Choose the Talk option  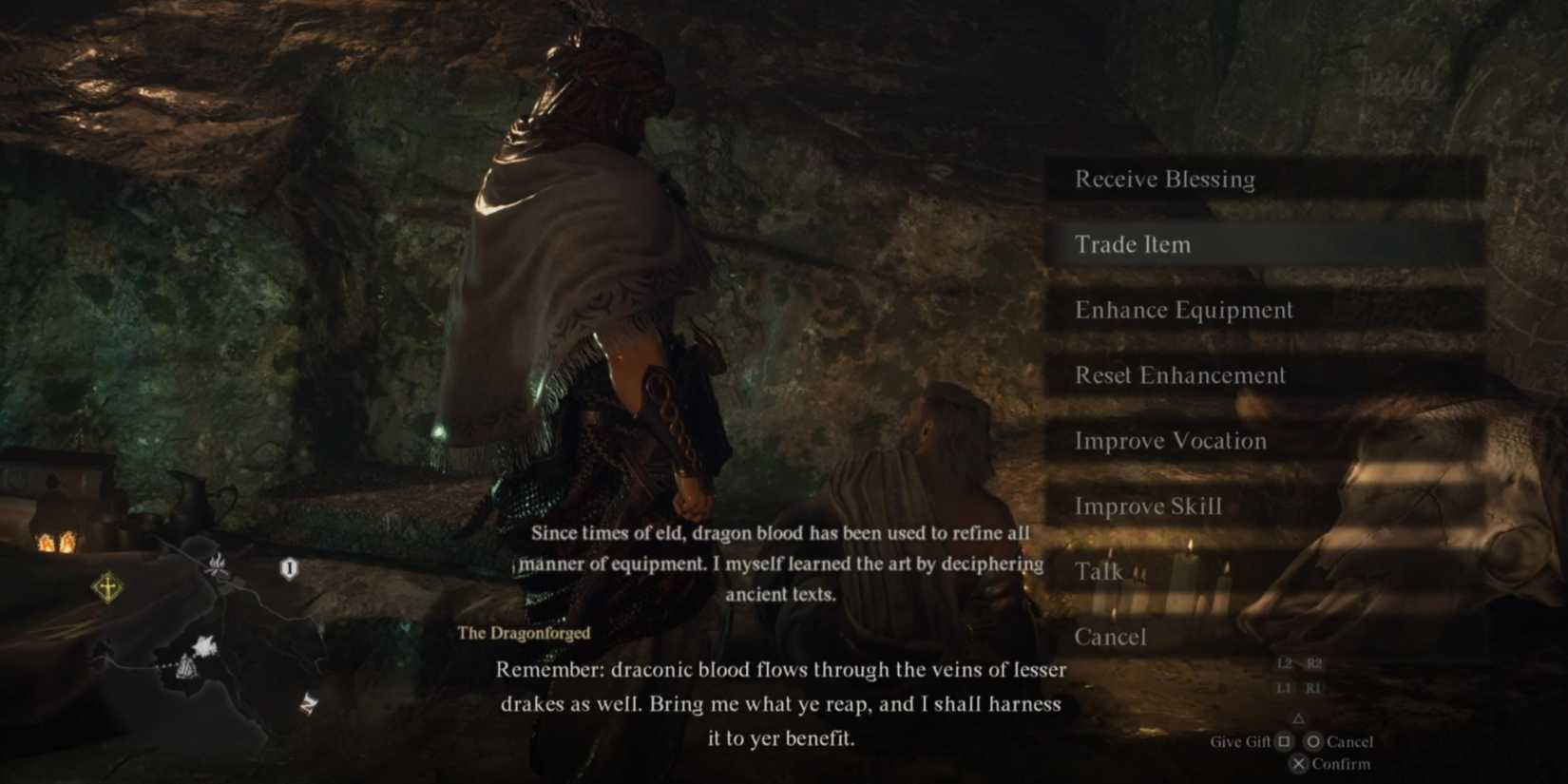coord(1100,571)
